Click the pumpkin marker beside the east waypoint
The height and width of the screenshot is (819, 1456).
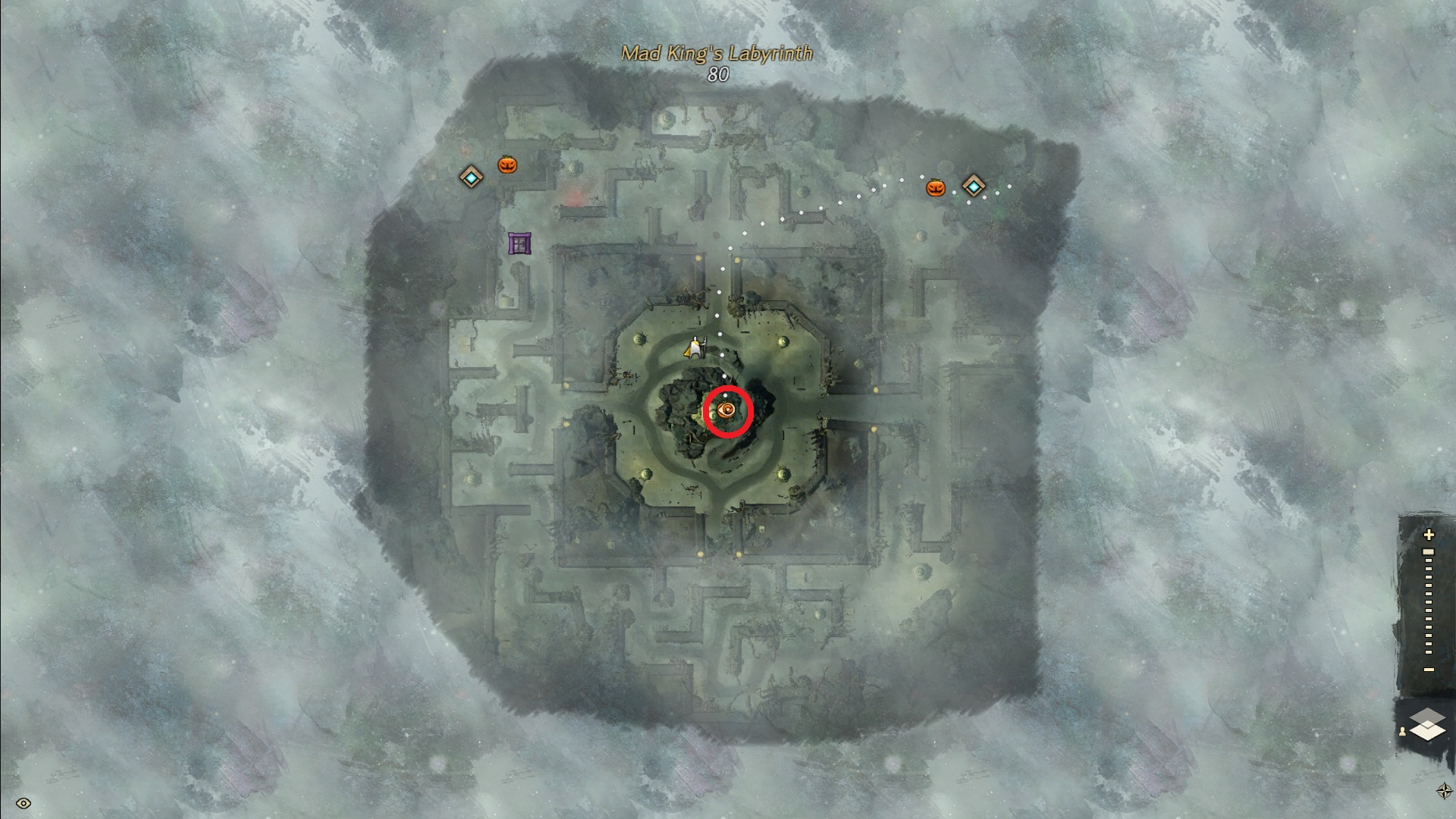coord(936,188)
